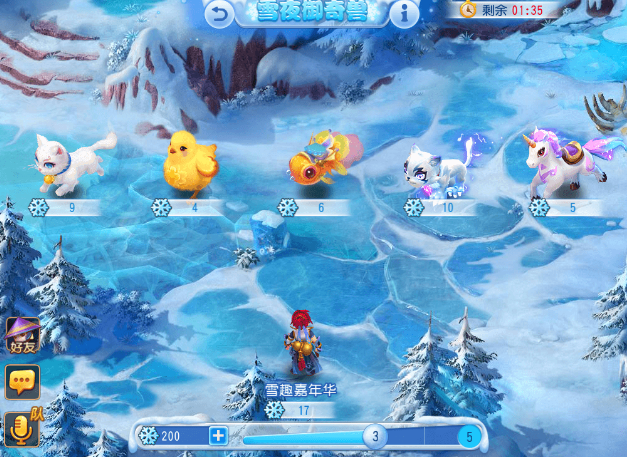Open the info button beside the title
The height and width of the screenshot is (457, 627).
[404, 13]
